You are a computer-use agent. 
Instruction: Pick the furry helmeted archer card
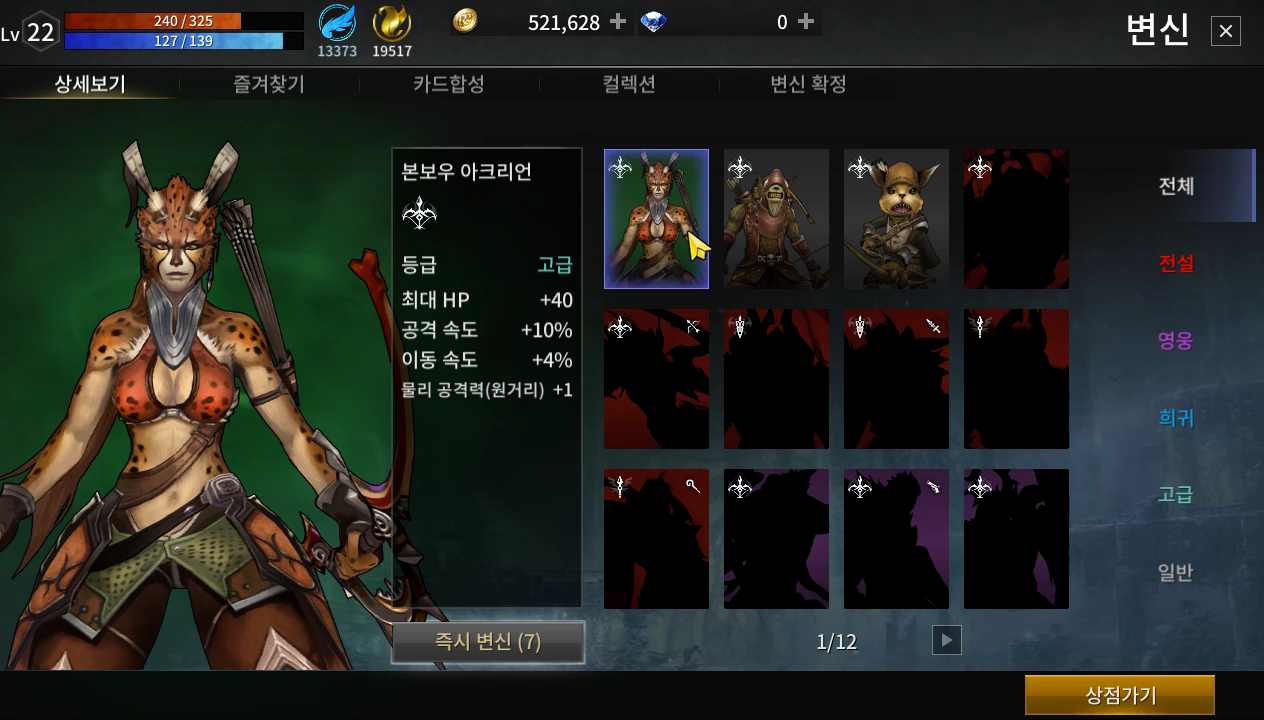click(x=896, y=219)
